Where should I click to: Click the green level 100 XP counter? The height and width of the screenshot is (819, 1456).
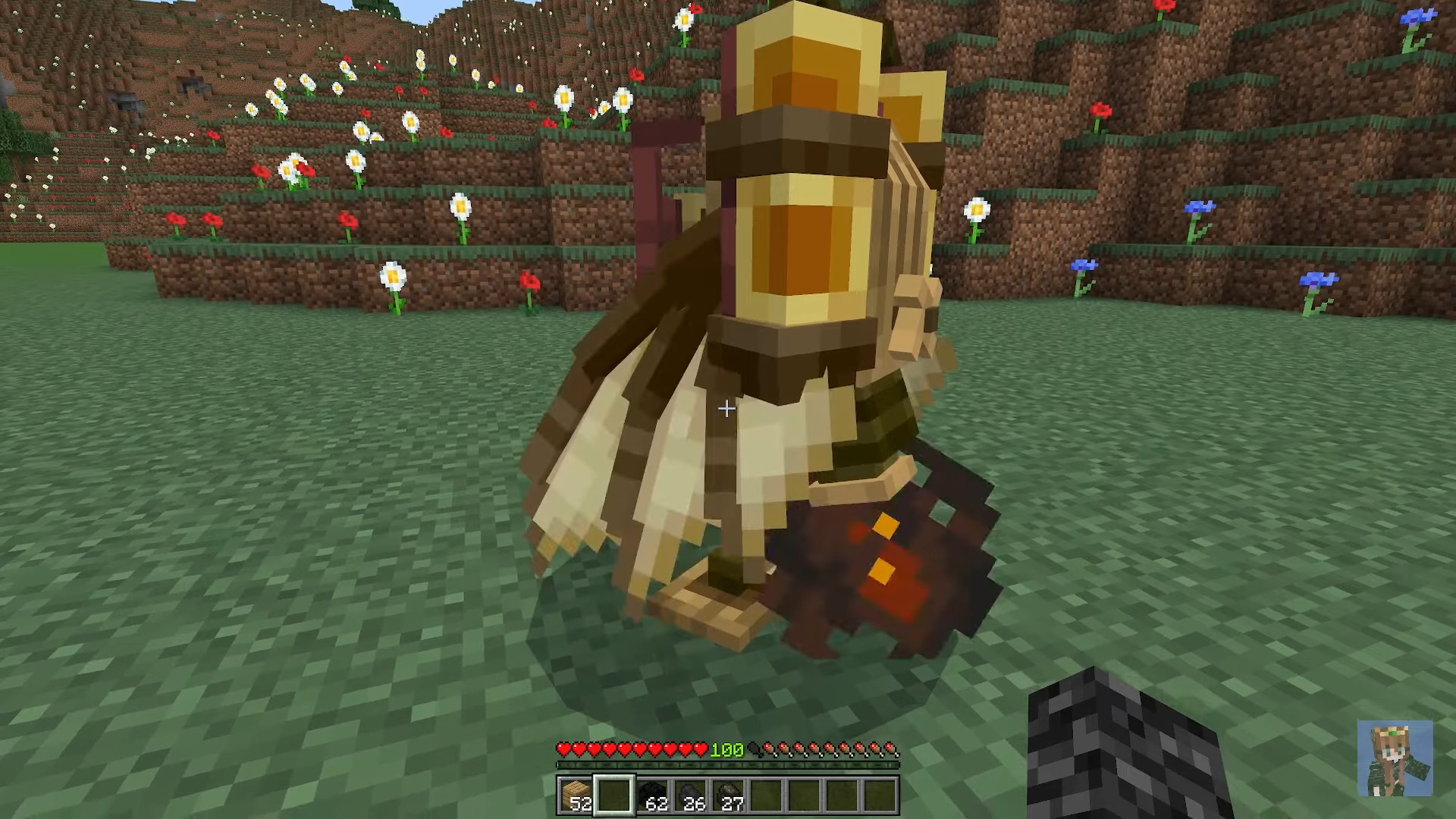pos(728,749)
